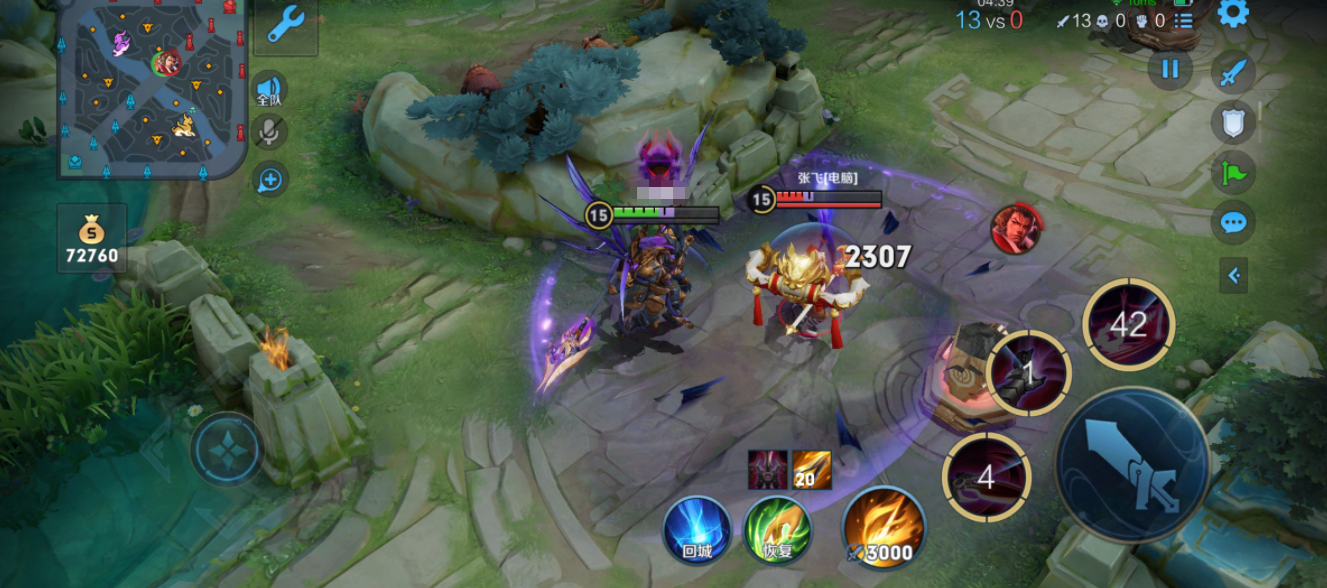Cast the skill showing cooldown 1
The height and width of the screenshot is (588, 1327).
click(x=1028, y=373)
